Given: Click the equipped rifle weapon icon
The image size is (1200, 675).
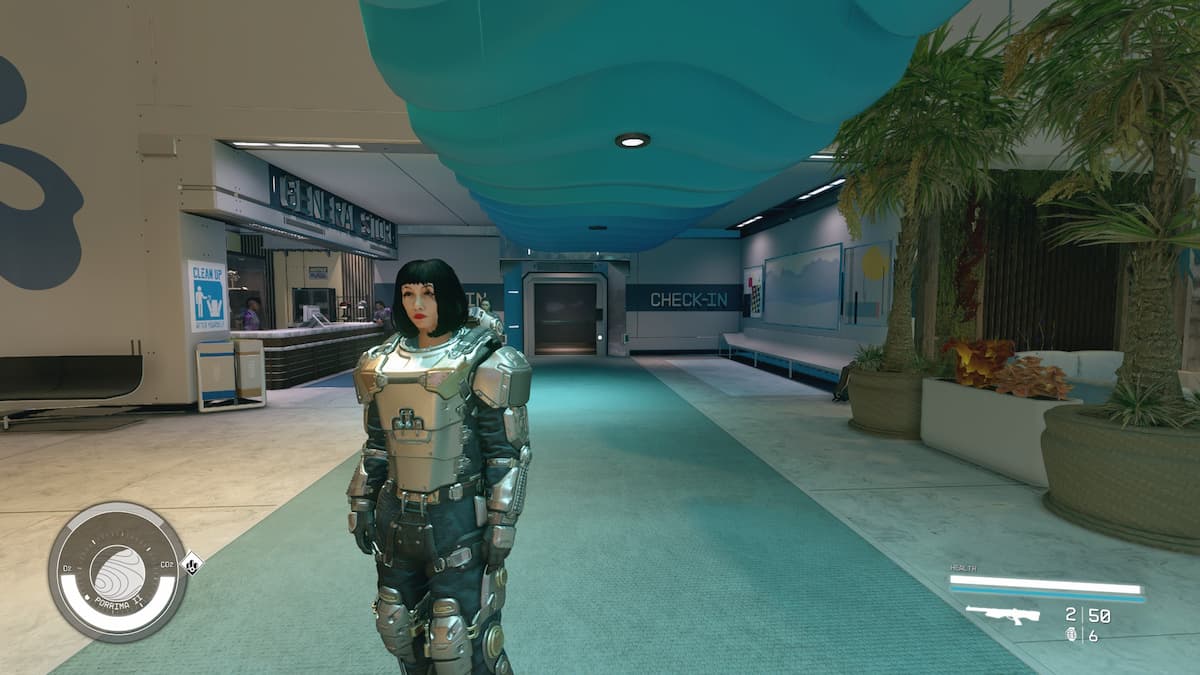Looking at the screenshot, I should [x=1001, y=615].
